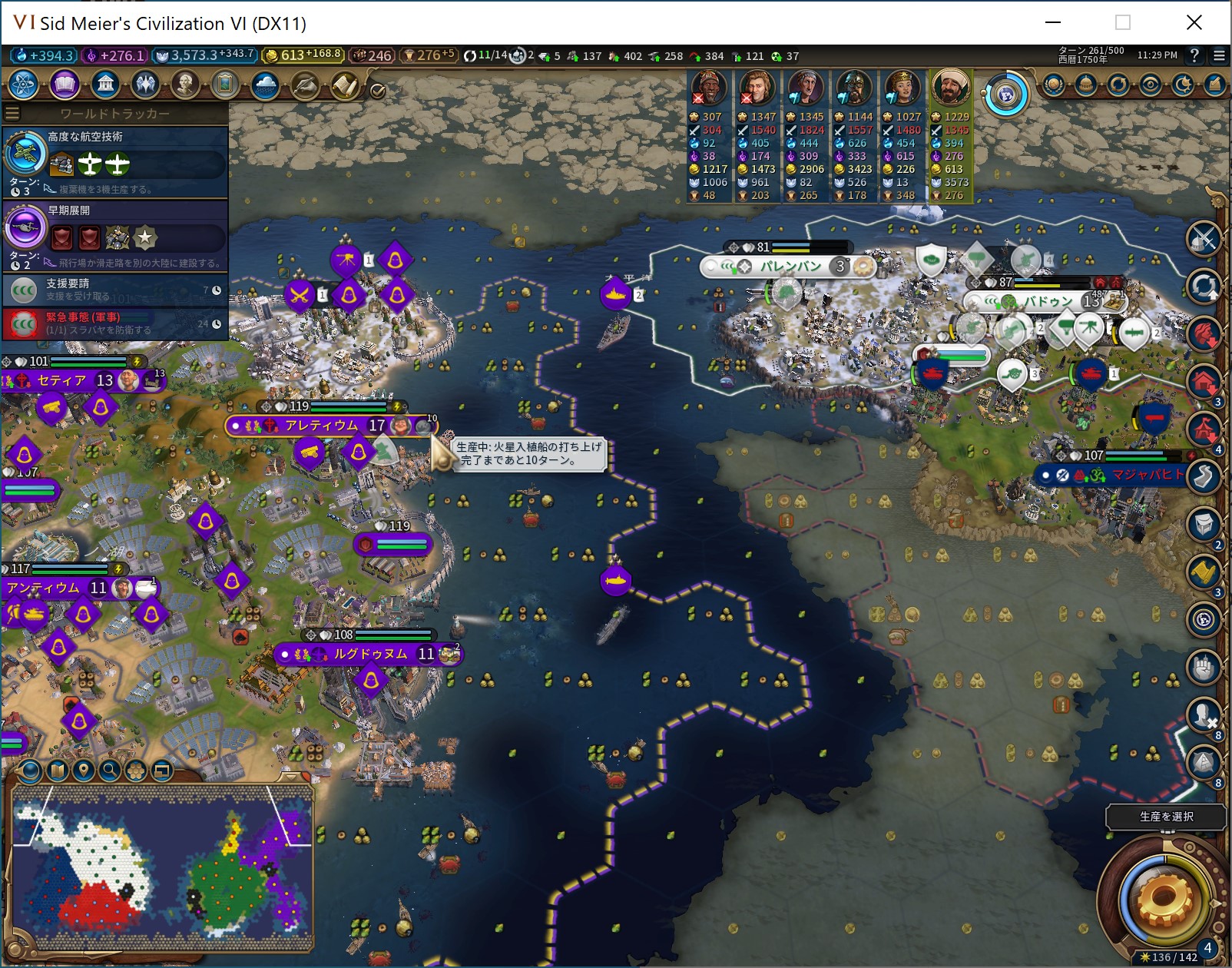1232x968 pixels.
Task: Open the climate rain cloud icon
Action: tap(265, 85)
